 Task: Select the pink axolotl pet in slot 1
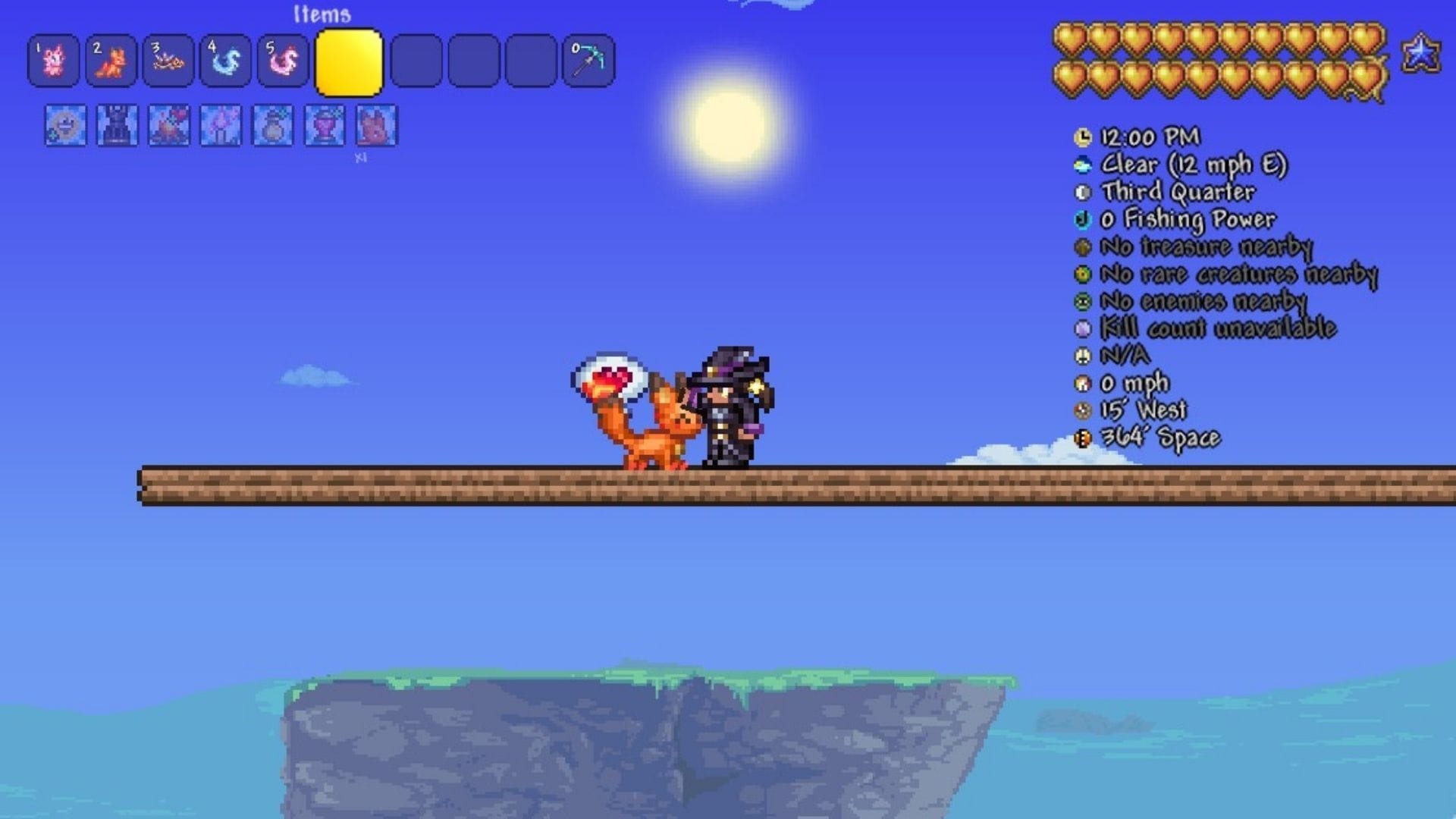[53, 61]
